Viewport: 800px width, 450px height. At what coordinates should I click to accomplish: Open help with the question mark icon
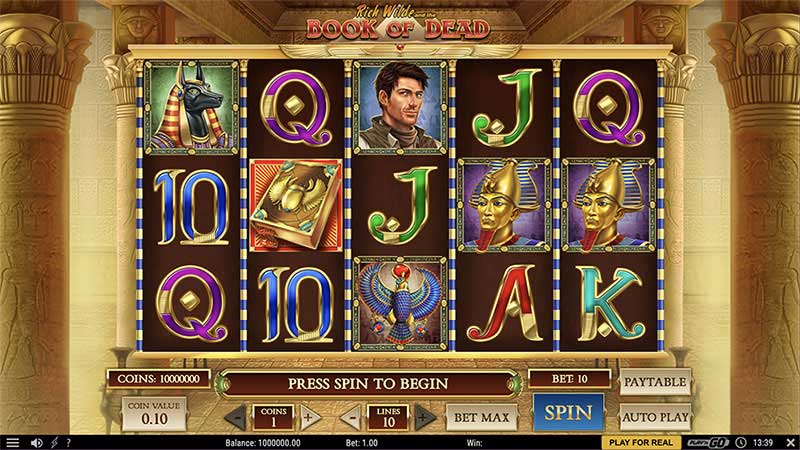click(x=68, y=442)
